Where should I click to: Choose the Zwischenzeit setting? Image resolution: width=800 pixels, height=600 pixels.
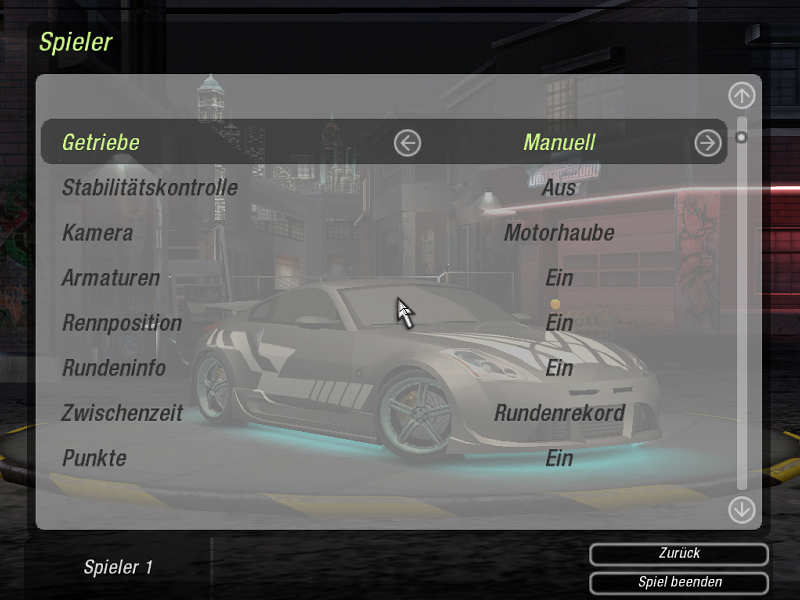[123, 413]
